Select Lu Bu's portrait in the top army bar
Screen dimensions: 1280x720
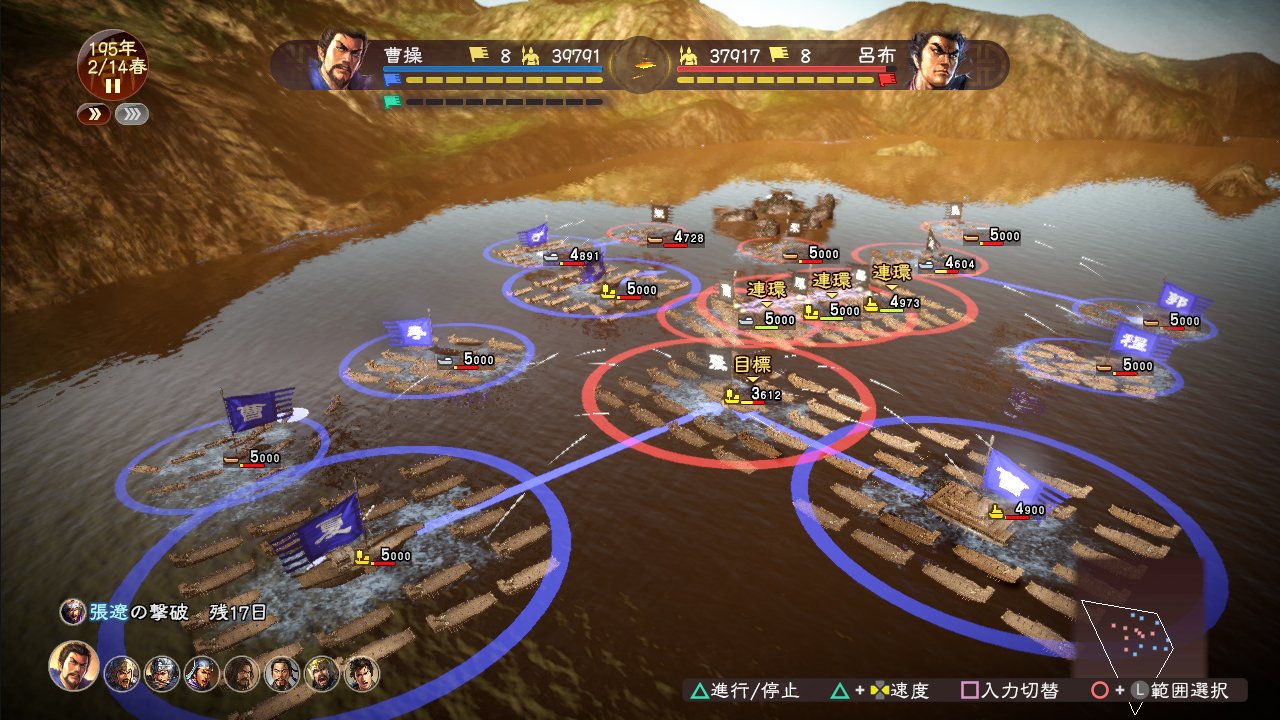[942, 60]
